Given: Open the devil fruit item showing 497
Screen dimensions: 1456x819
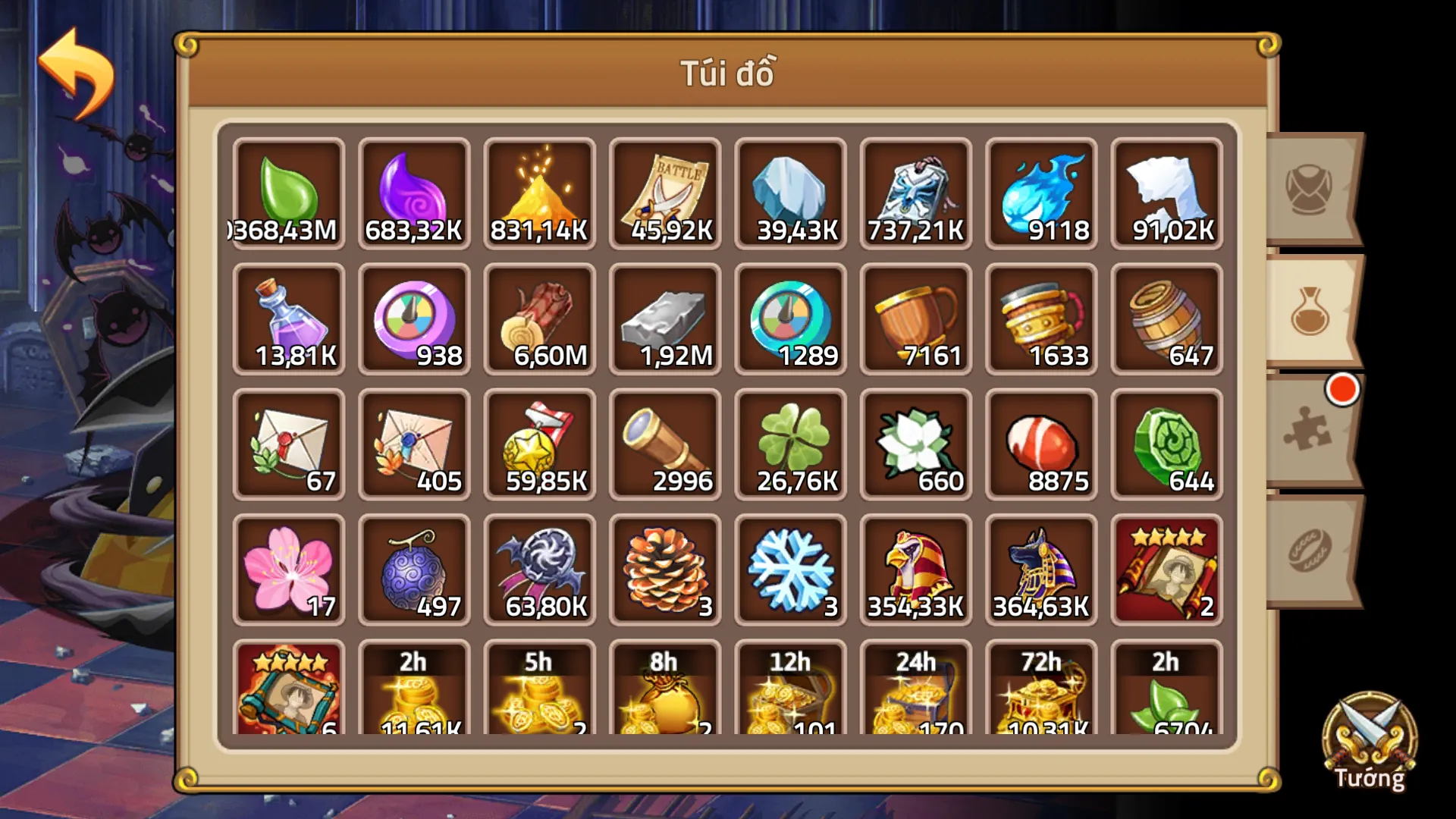Looking at the screenshot, I should 414,569.
